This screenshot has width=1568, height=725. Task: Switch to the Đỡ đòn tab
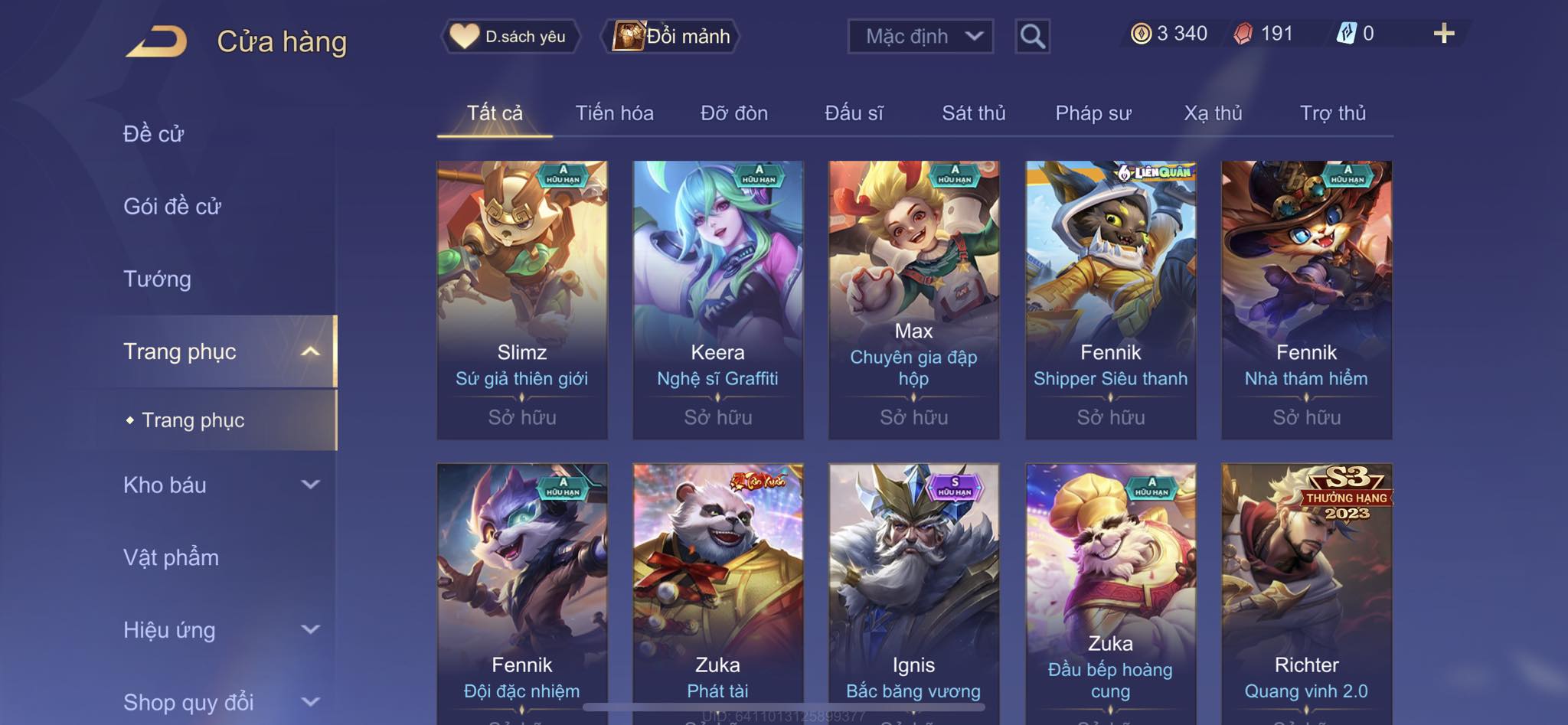click(x=733, y=113)
